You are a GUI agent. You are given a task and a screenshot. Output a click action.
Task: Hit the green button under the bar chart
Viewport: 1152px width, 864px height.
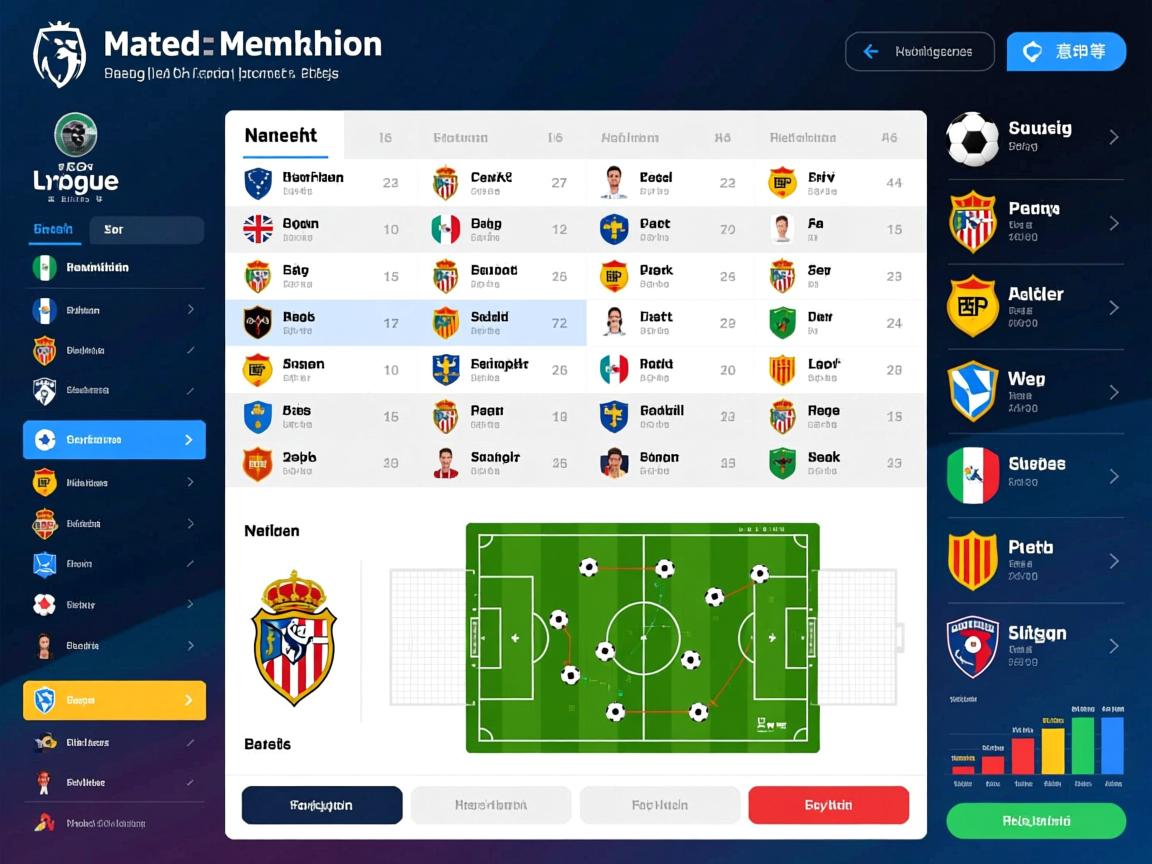tap(1036, 821)
